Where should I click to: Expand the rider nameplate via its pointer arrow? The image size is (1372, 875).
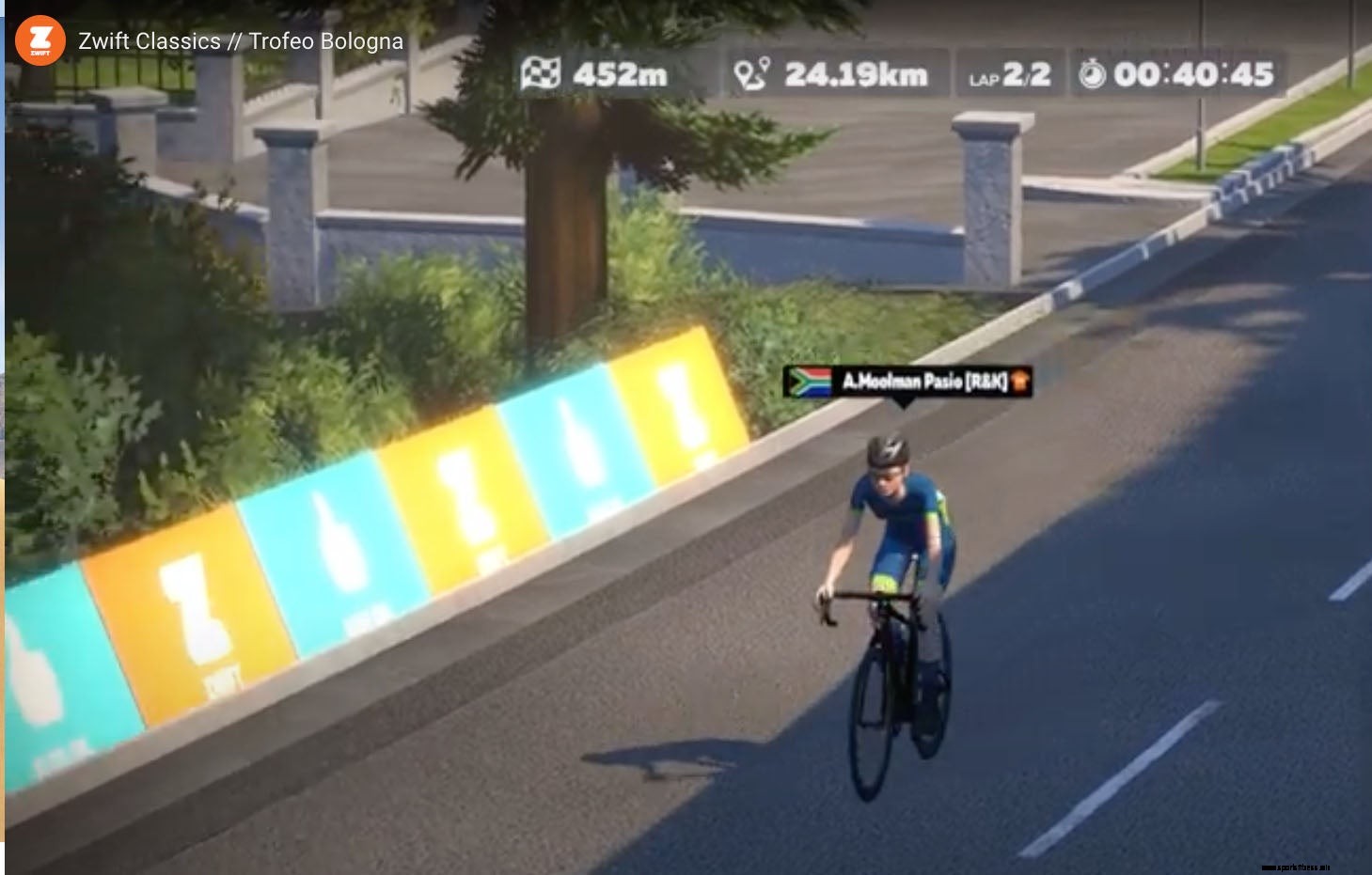[x=906, y=402]
